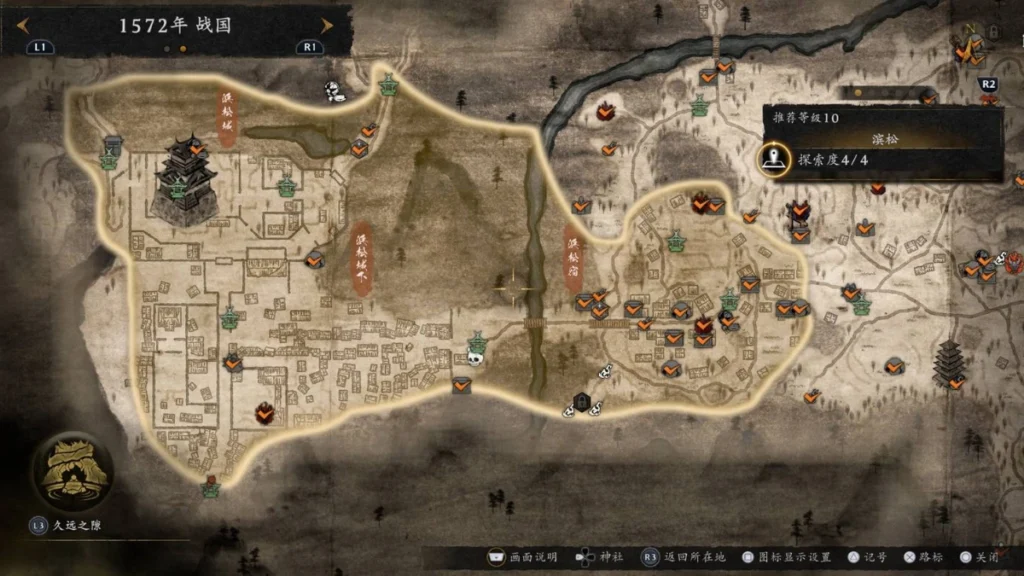The image size is (1024, 576).
Task: Select the black Hamamatsu castle map marker
Action: [185, 180]
